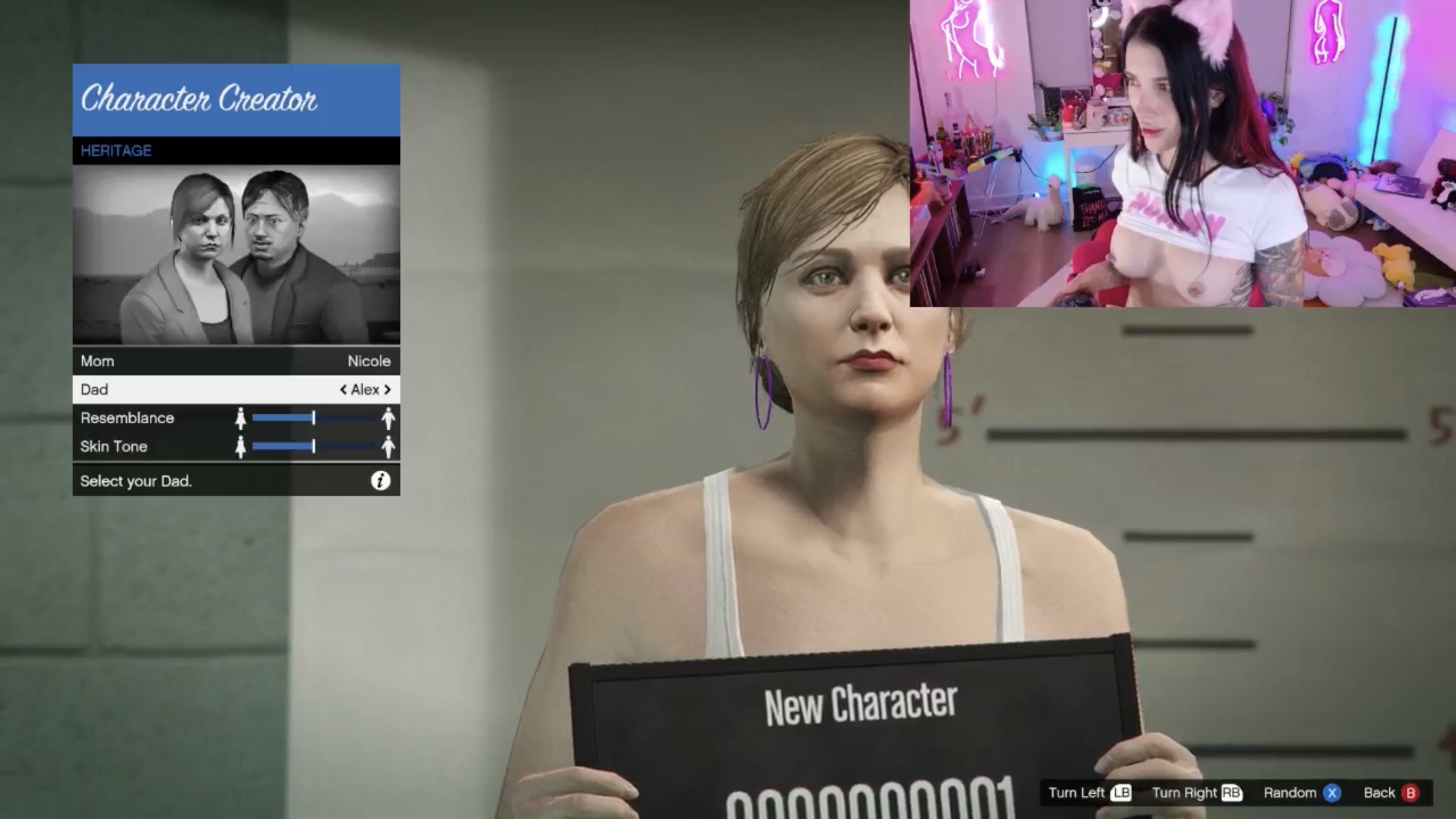The image size is (1456, 819).
Task: Select the Mom row showing Nicole
Action: point(236,361)
